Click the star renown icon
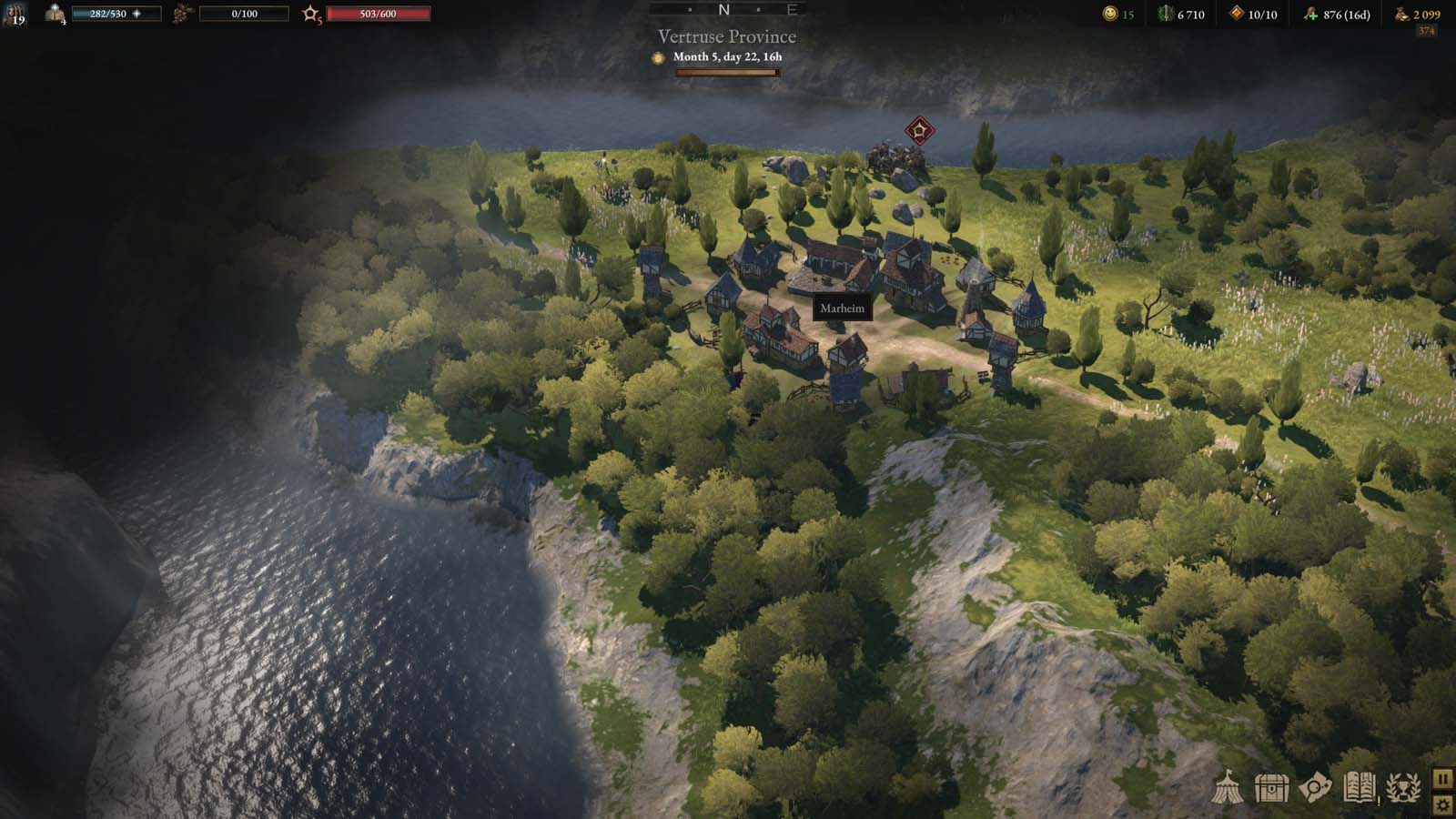This screenshot has height=819, width=1456. pos(311,14)
